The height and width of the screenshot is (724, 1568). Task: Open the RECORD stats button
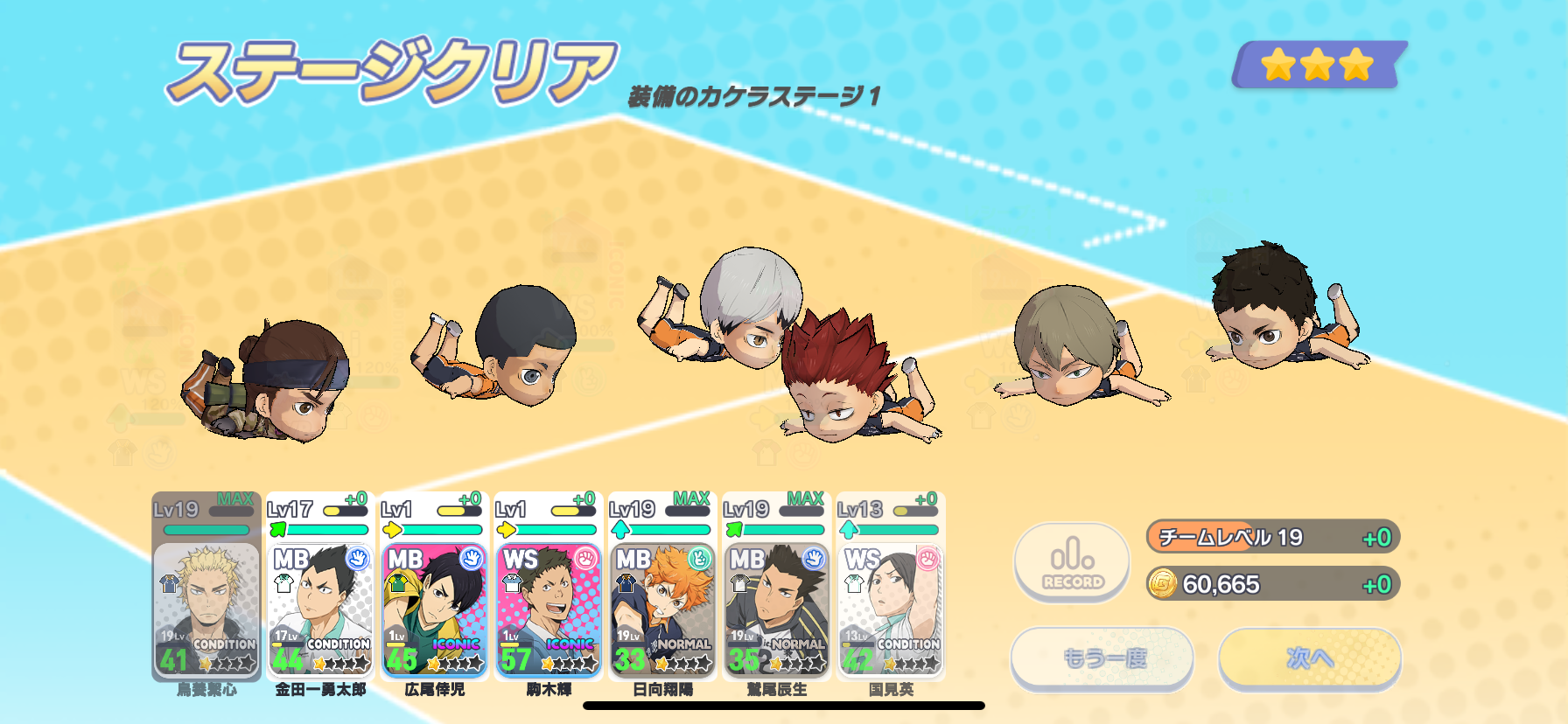[x=1072, y=563]
